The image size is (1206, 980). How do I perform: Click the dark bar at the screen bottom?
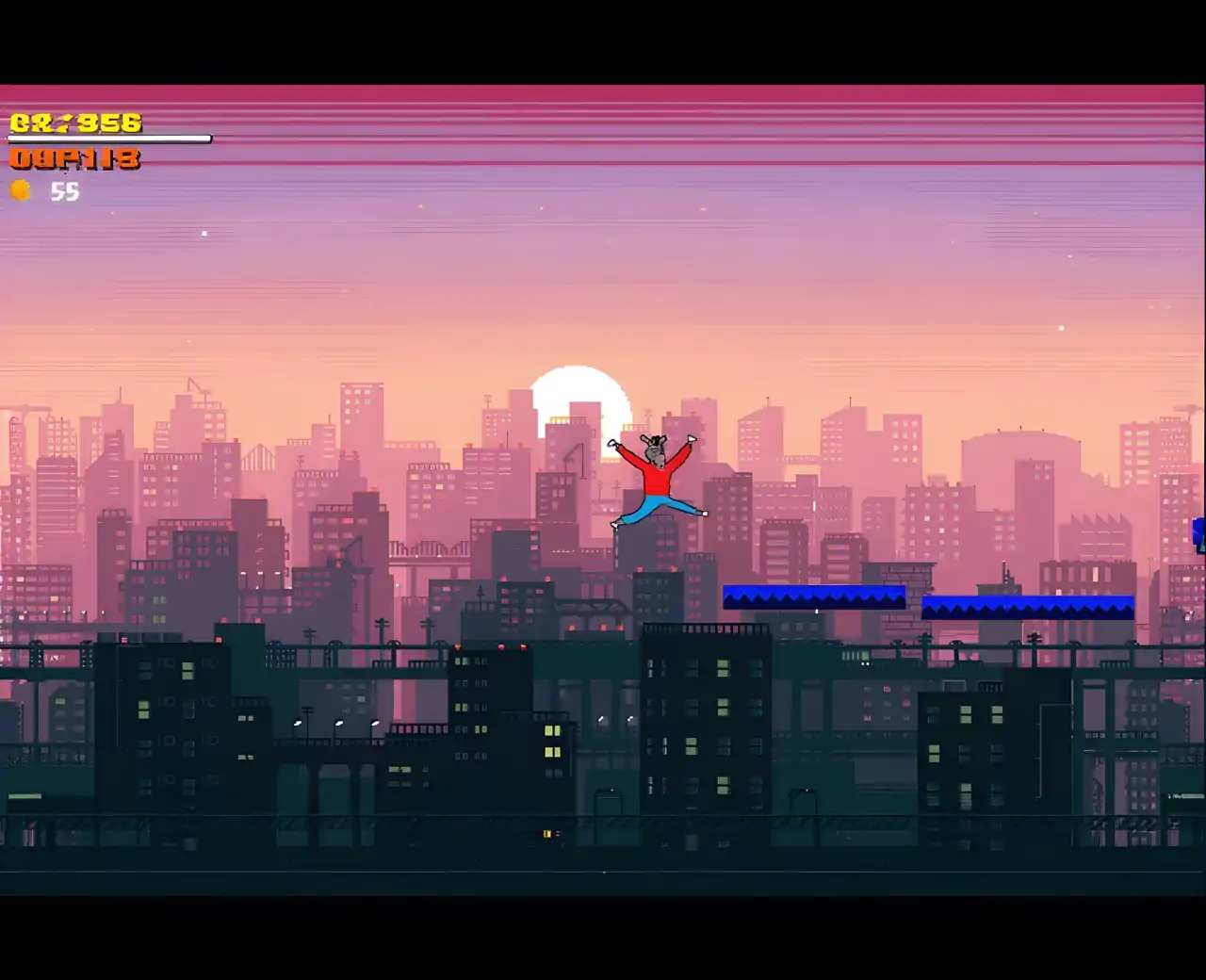603,938
